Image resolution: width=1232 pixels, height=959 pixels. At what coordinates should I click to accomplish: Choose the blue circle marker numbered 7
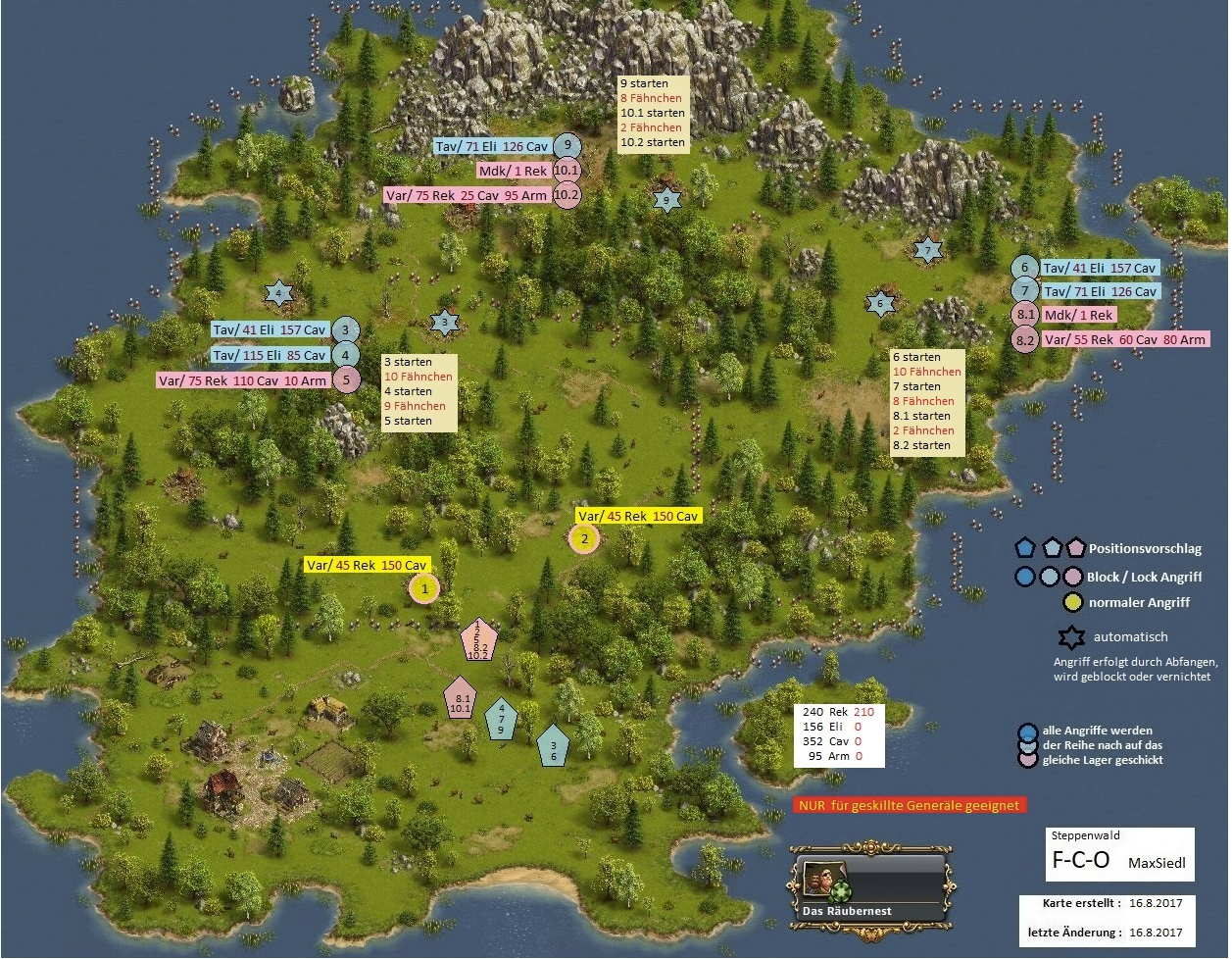click(x=1024, y=291)
